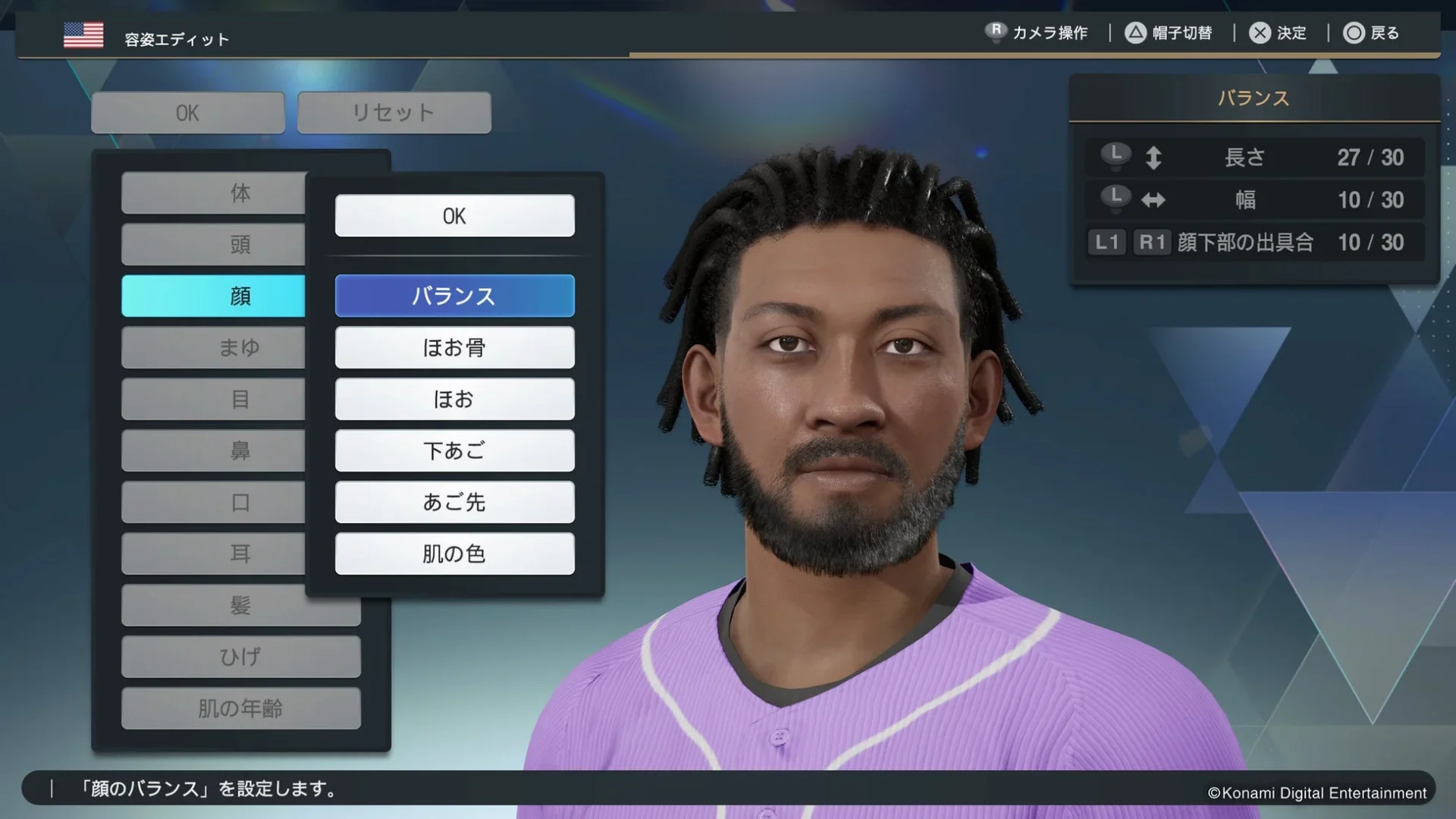Click the OK button at top left

187,112
